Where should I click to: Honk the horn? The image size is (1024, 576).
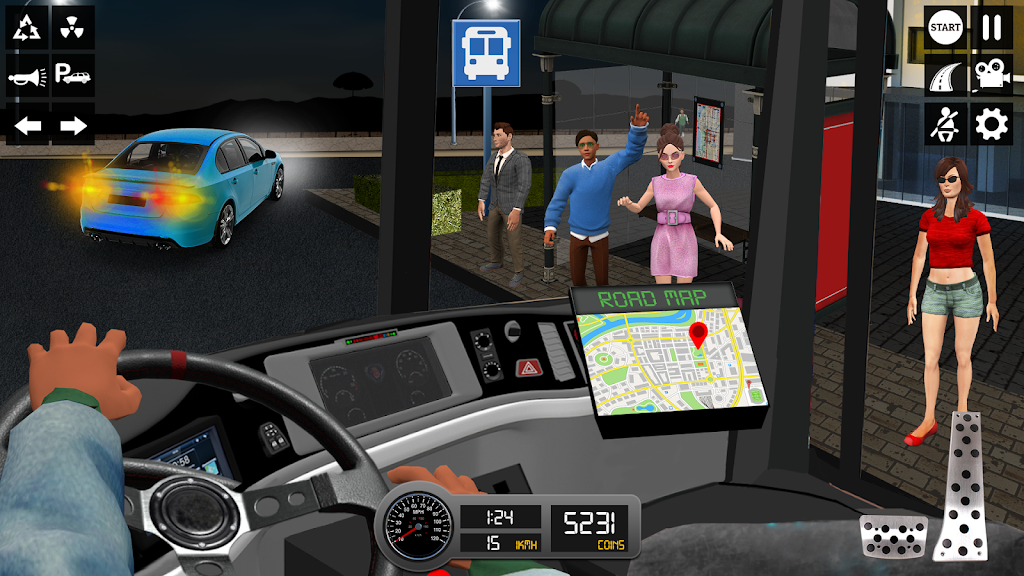tap(27, 76)
